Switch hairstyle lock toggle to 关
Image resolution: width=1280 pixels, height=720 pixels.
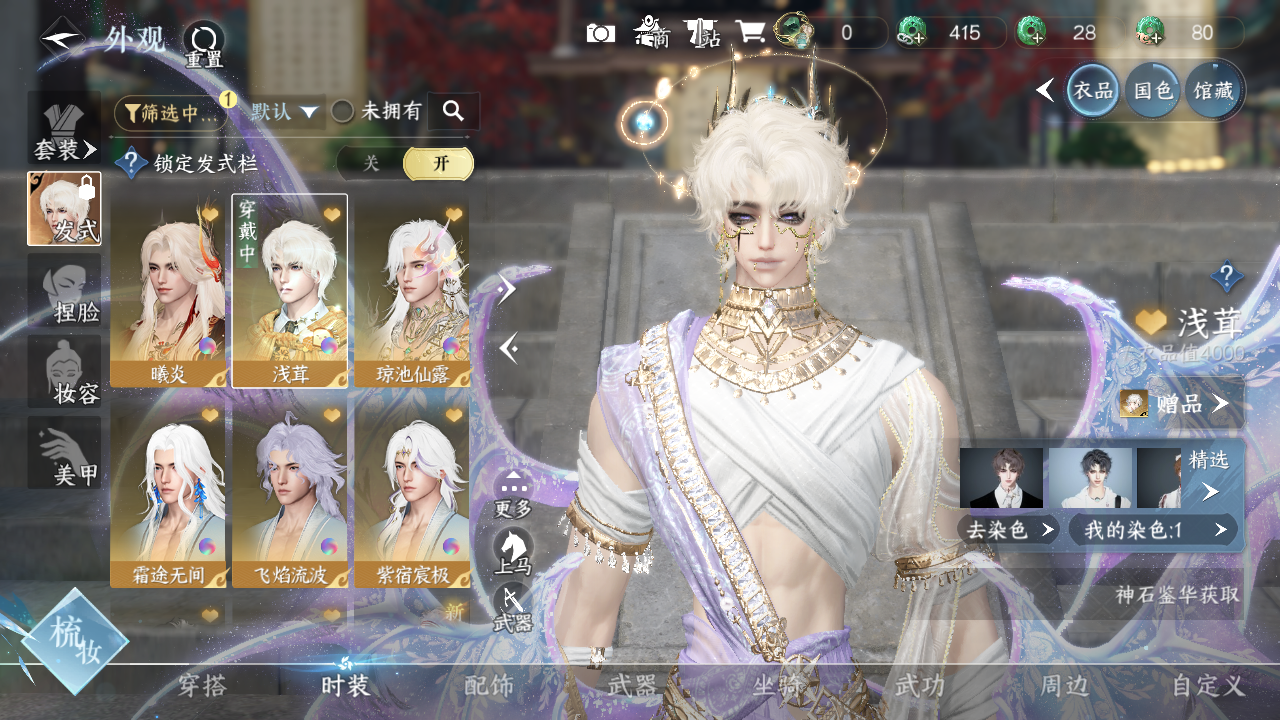pyautogui.click(x=371, y=164)
